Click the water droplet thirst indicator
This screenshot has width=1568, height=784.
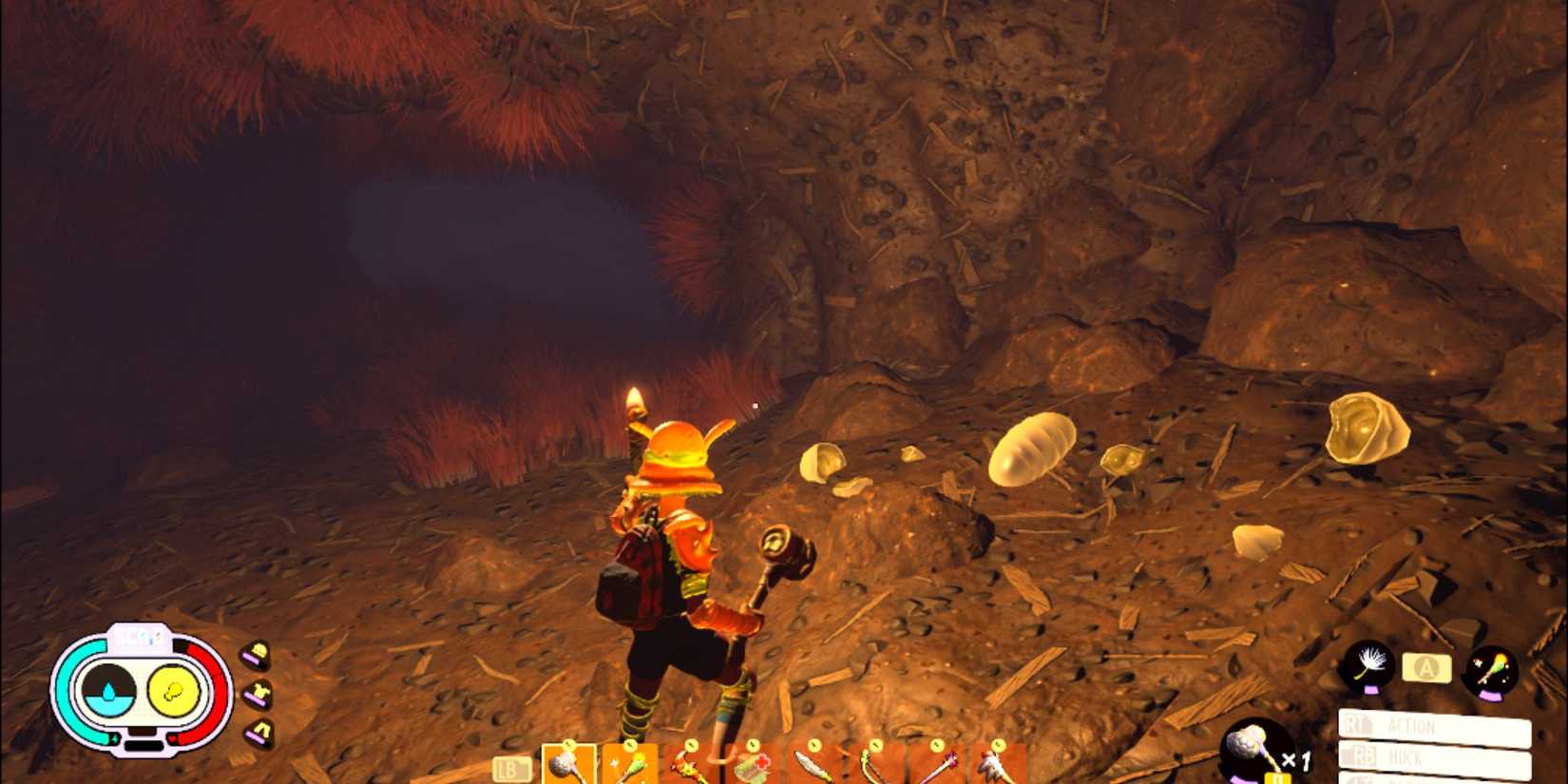pyautogui.click(x=110, y=692)
